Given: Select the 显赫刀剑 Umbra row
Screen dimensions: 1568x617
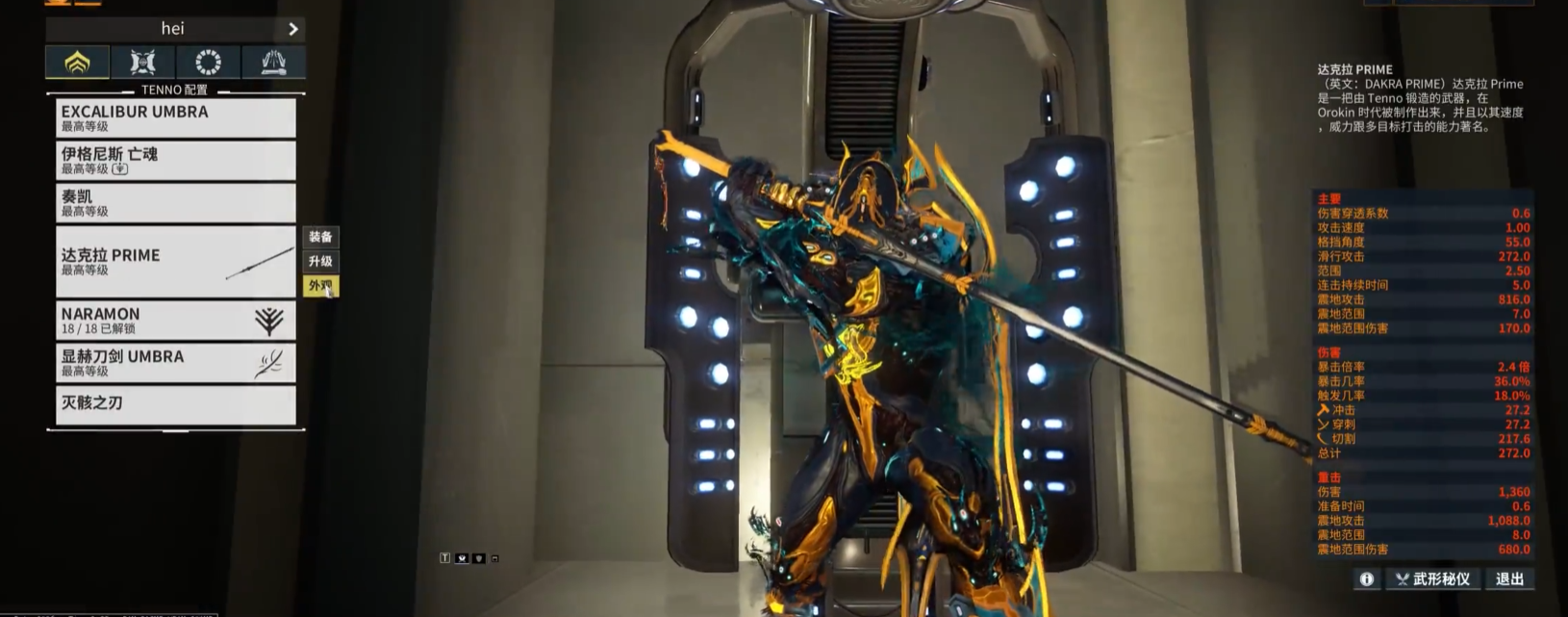Looking at the screenshot, I should (x=175, y=363).
